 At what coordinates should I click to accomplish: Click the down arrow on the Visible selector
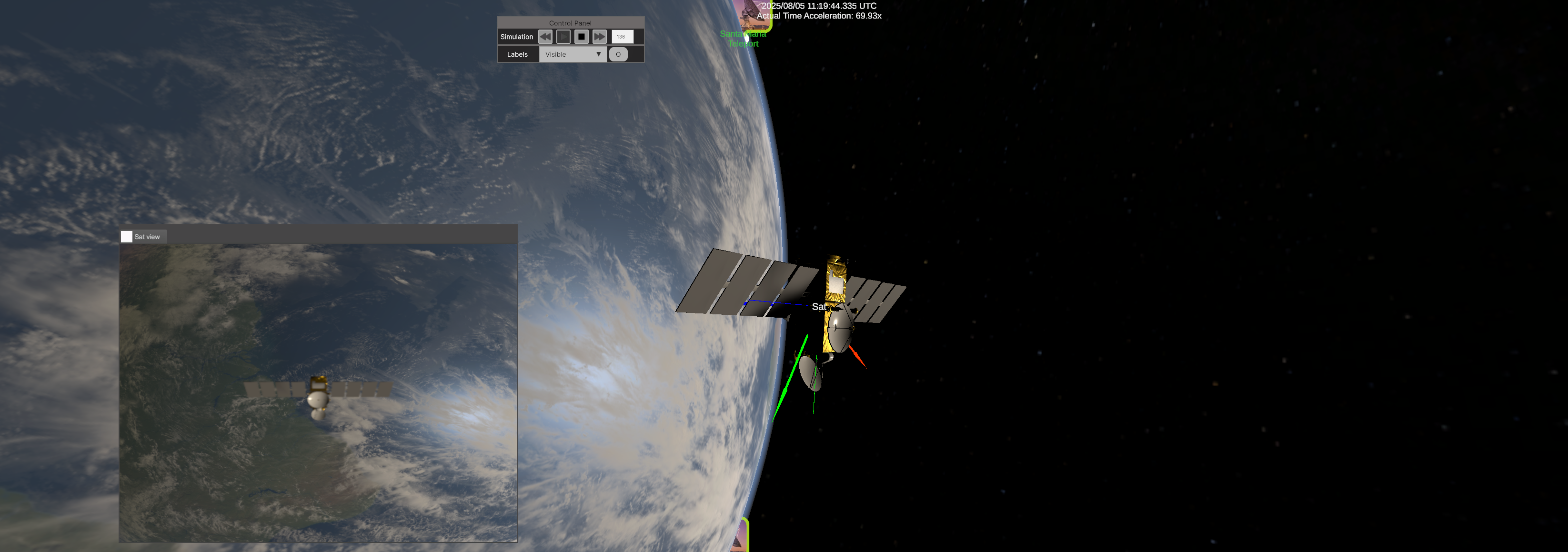point(598,54)
